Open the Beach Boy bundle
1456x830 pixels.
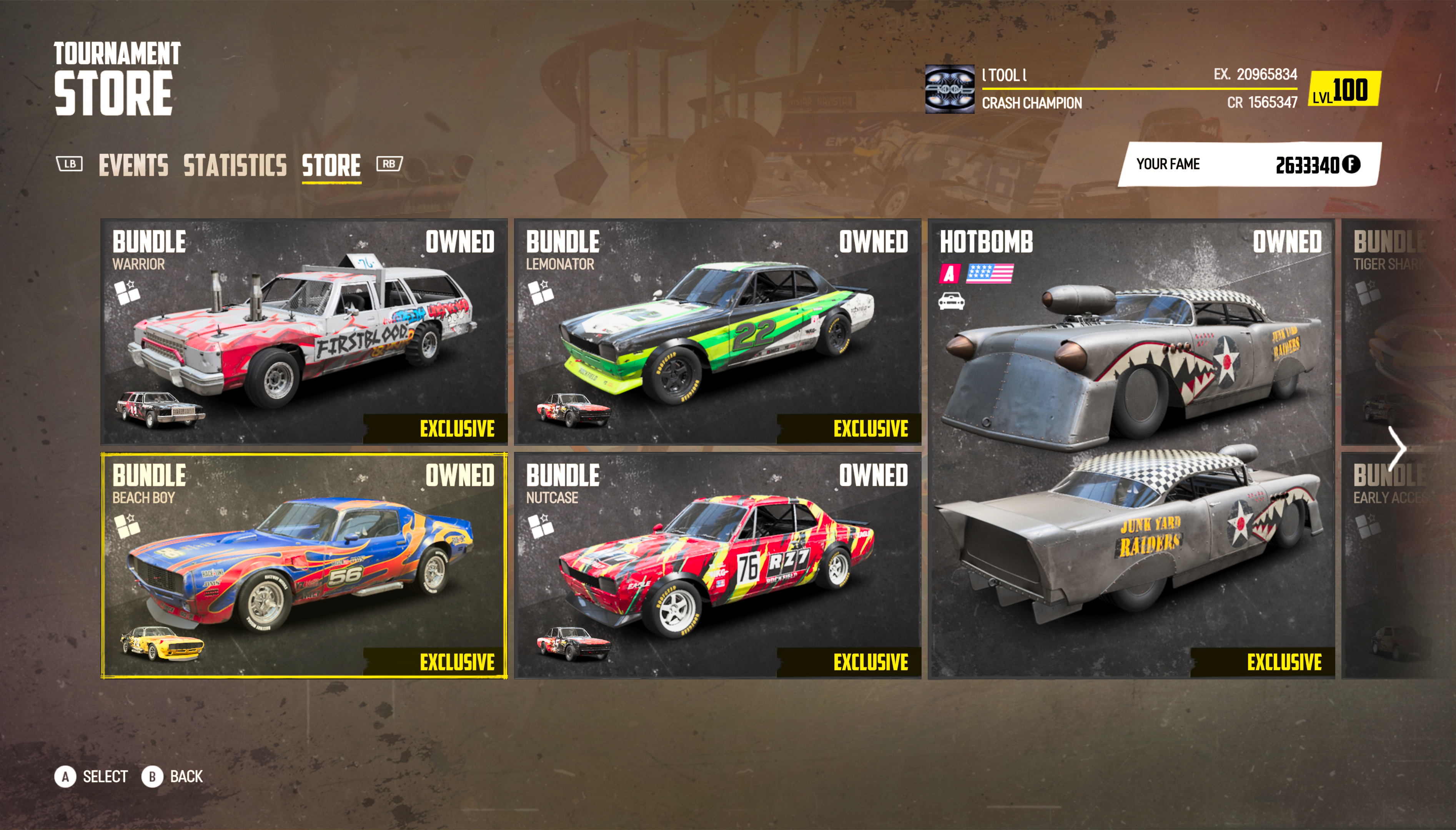coord(304,566)
